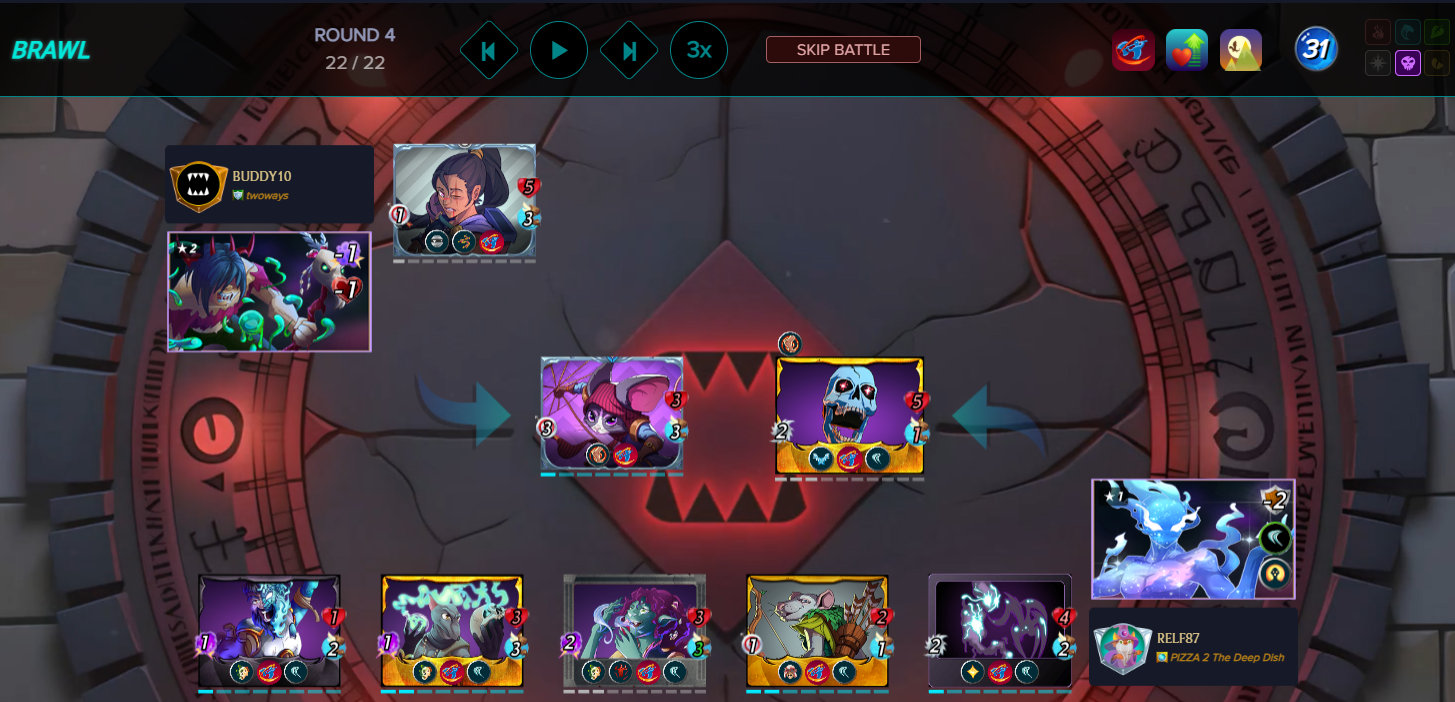Open RELF87's player profile panel
This screenshot has height=702, width=1455.
(1193, 646)
